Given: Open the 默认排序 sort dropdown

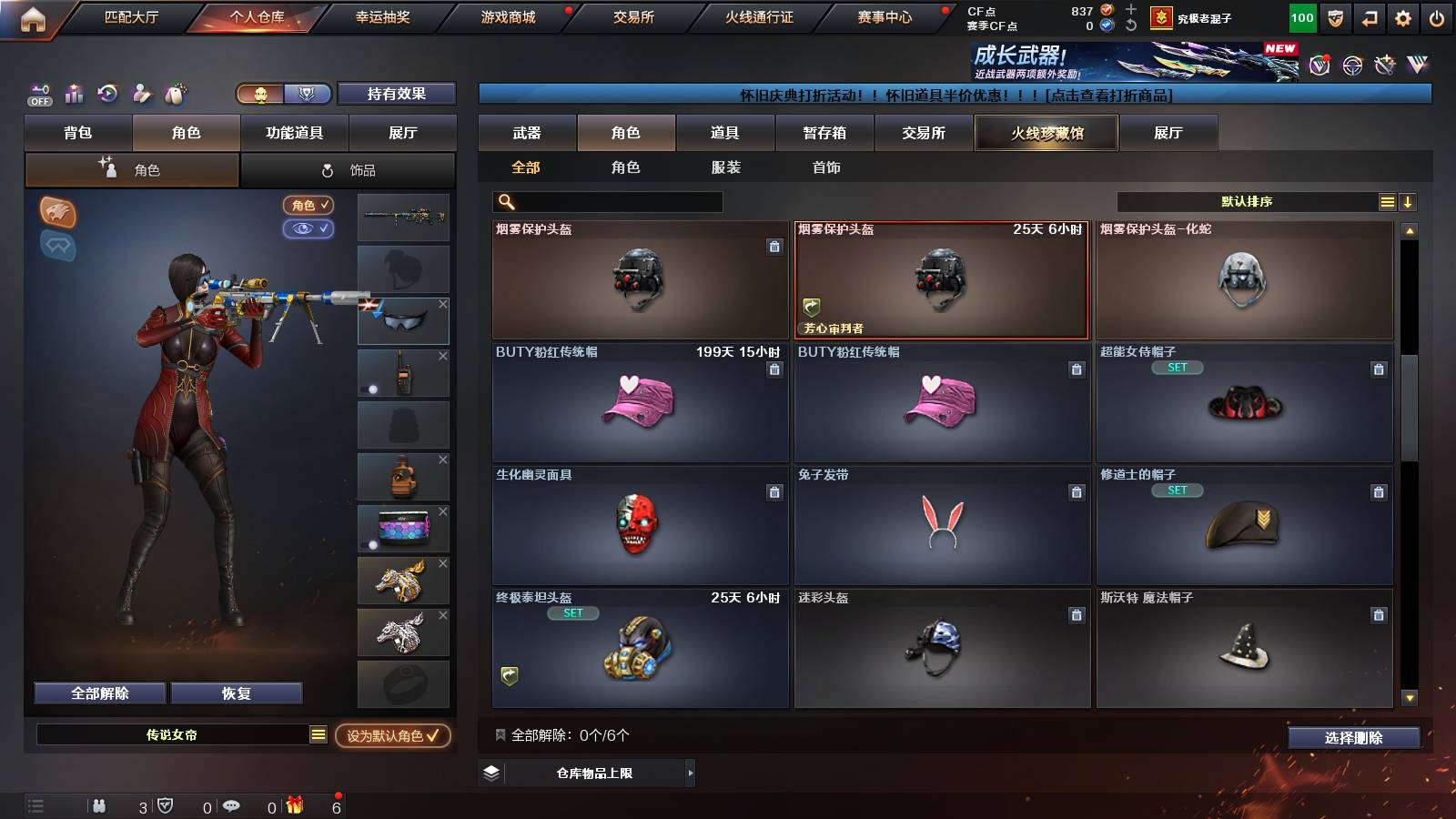Looking at the screenshot, I should [x=1247, y=201].
